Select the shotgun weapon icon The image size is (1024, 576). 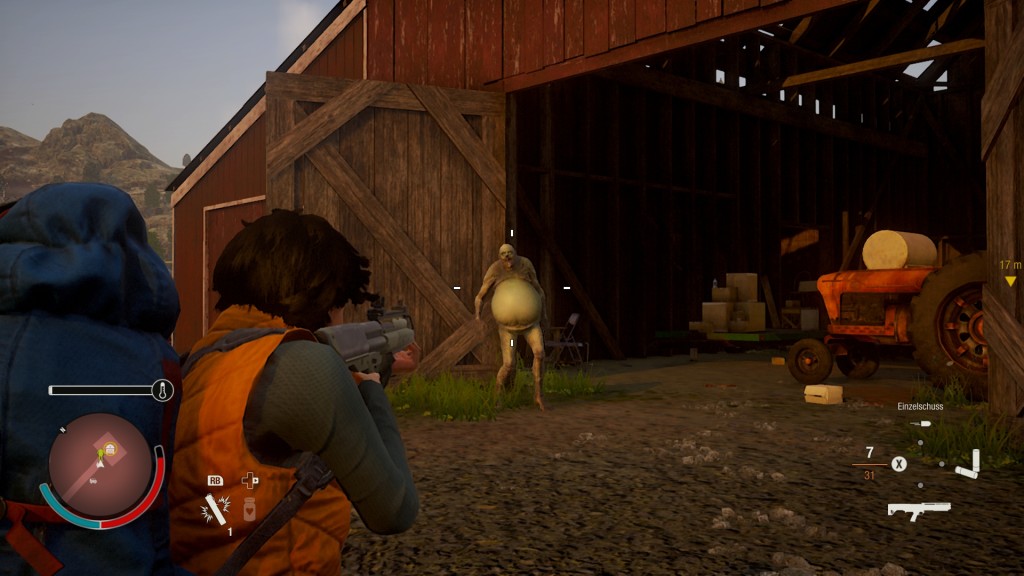click(918, 510)
